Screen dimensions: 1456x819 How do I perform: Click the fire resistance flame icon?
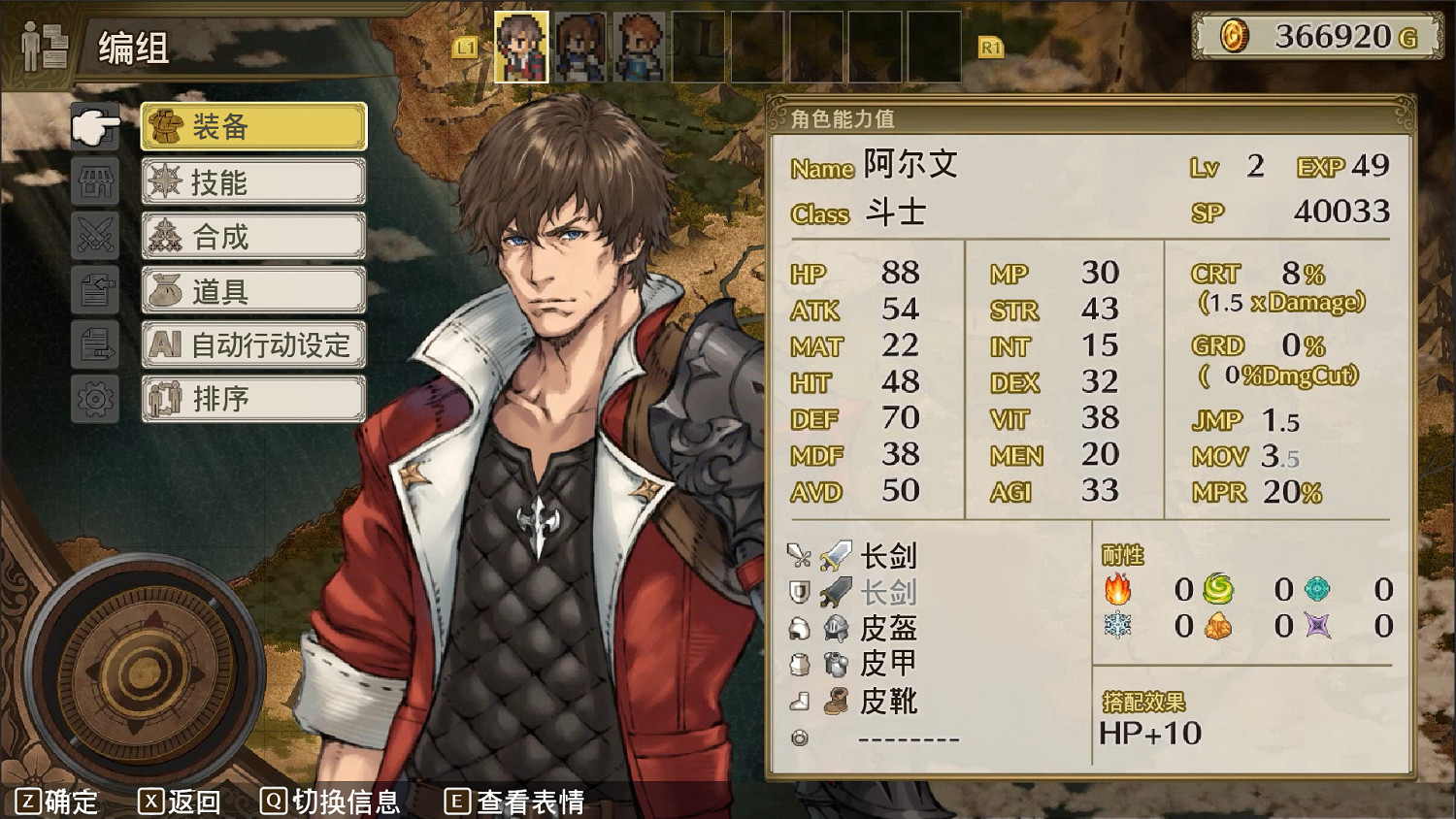click(x=1120, y=588)
